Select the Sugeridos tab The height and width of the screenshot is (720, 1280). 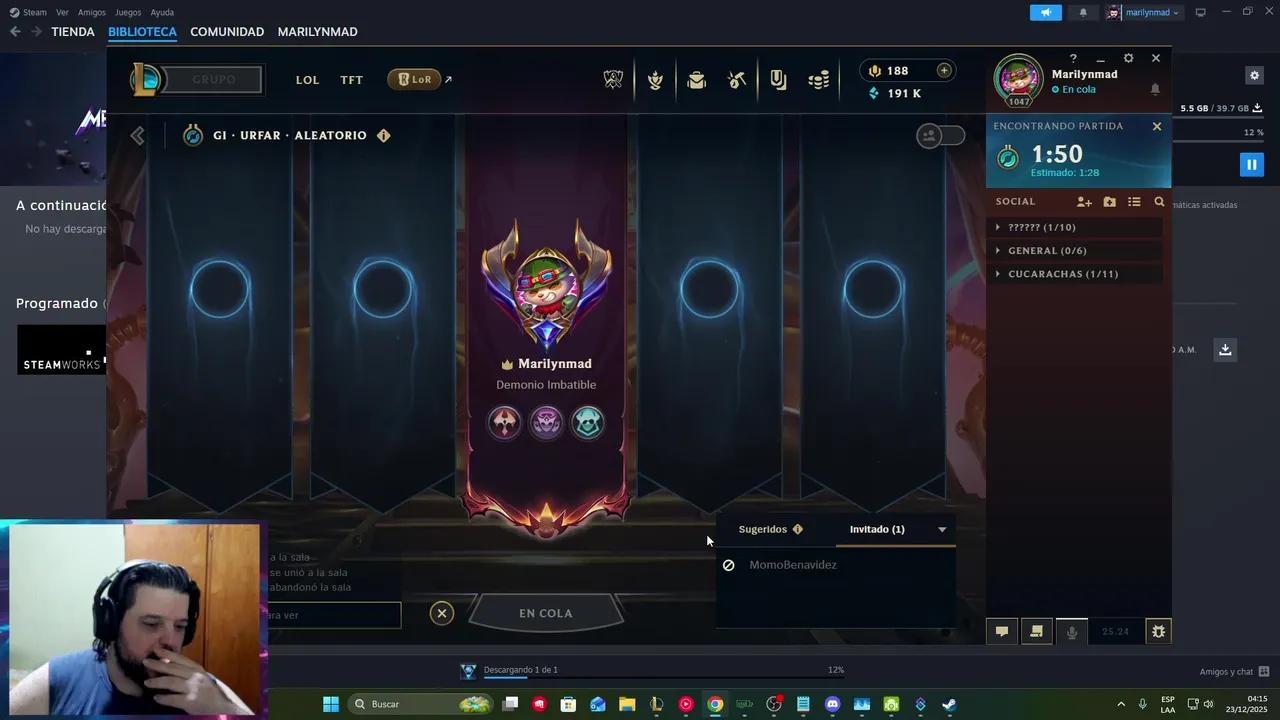click(763, 529)
